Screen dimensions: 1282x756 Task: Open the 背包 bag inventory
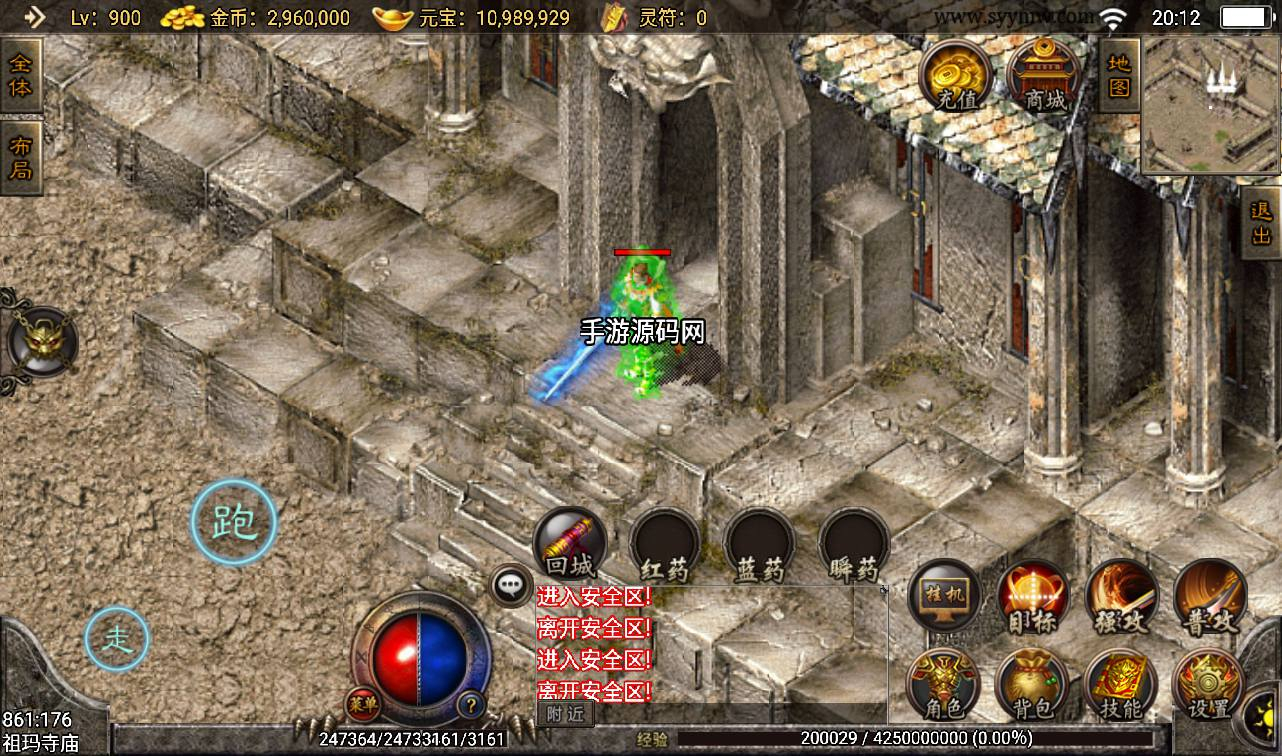pos(1031,685)
